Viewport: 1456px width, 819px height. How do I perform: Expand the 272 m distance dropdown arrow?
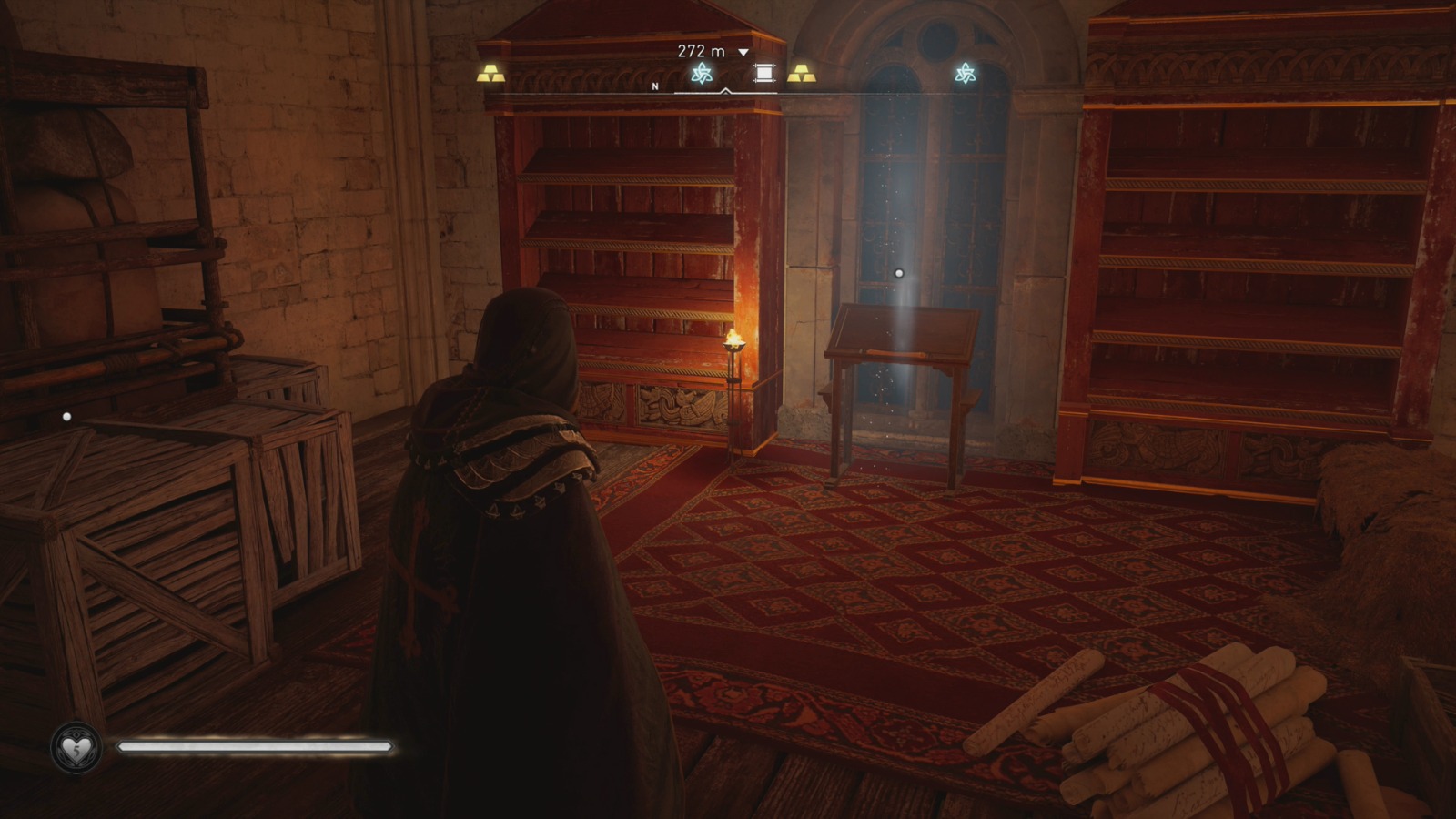[x=743, y=52]
